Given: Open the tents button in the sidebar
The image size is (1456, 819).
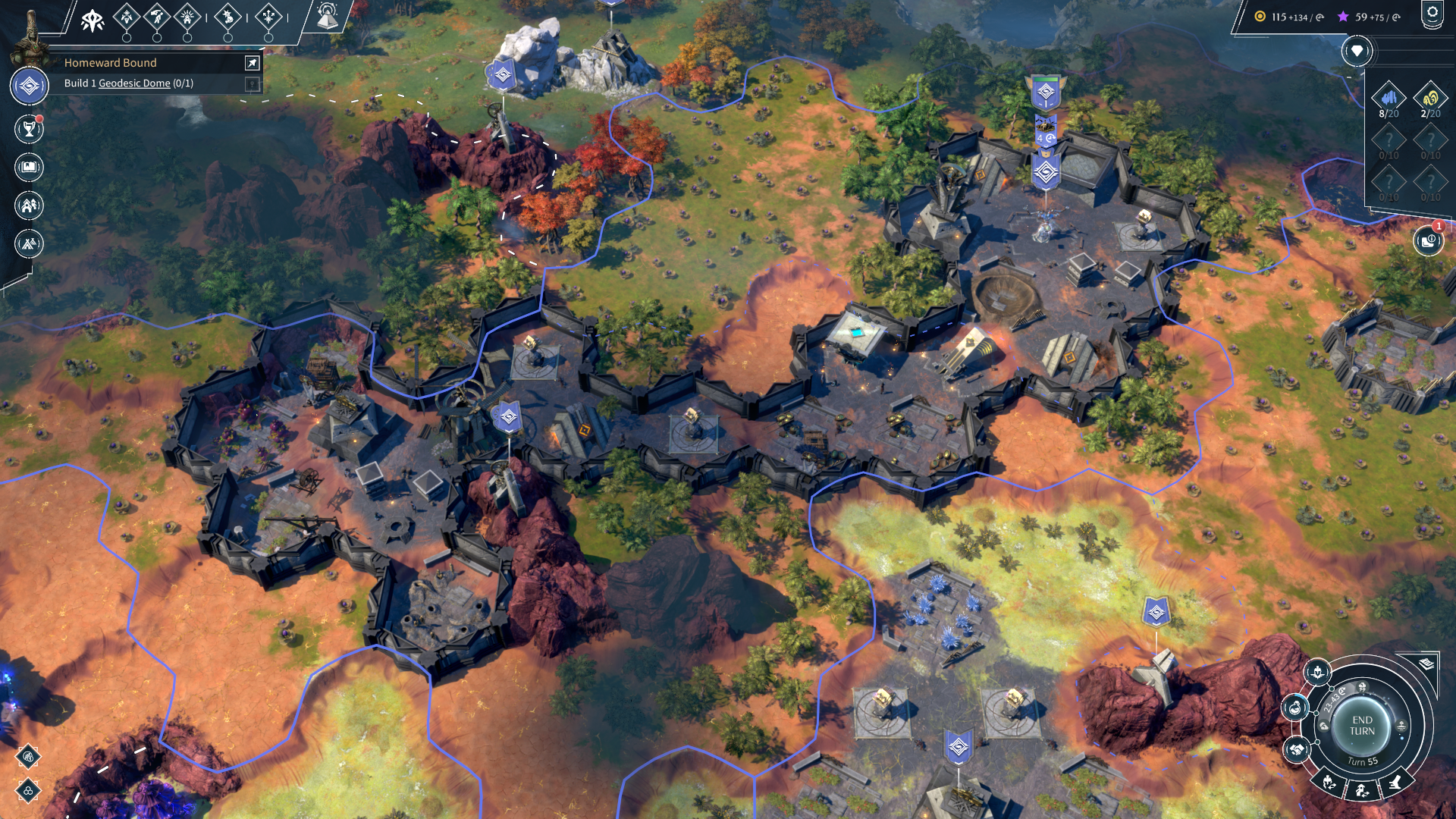Looking at the screenshot, I should click(x=29, y=243).
